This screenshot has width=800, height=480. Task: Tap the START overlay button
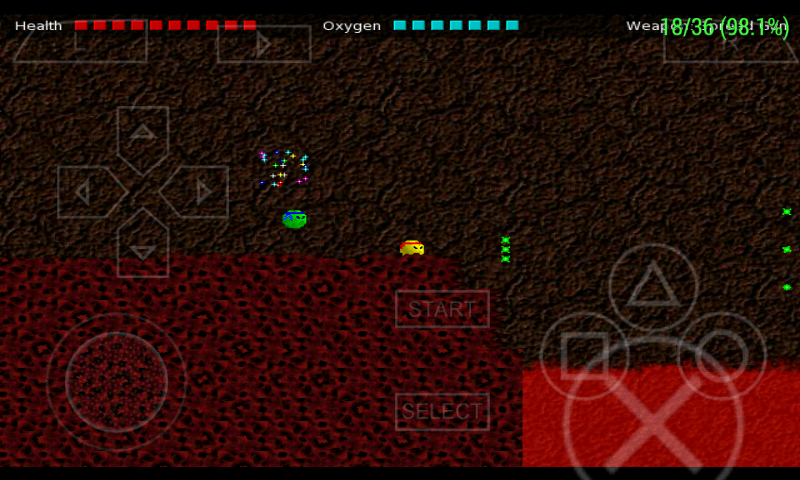click(442, 309)
